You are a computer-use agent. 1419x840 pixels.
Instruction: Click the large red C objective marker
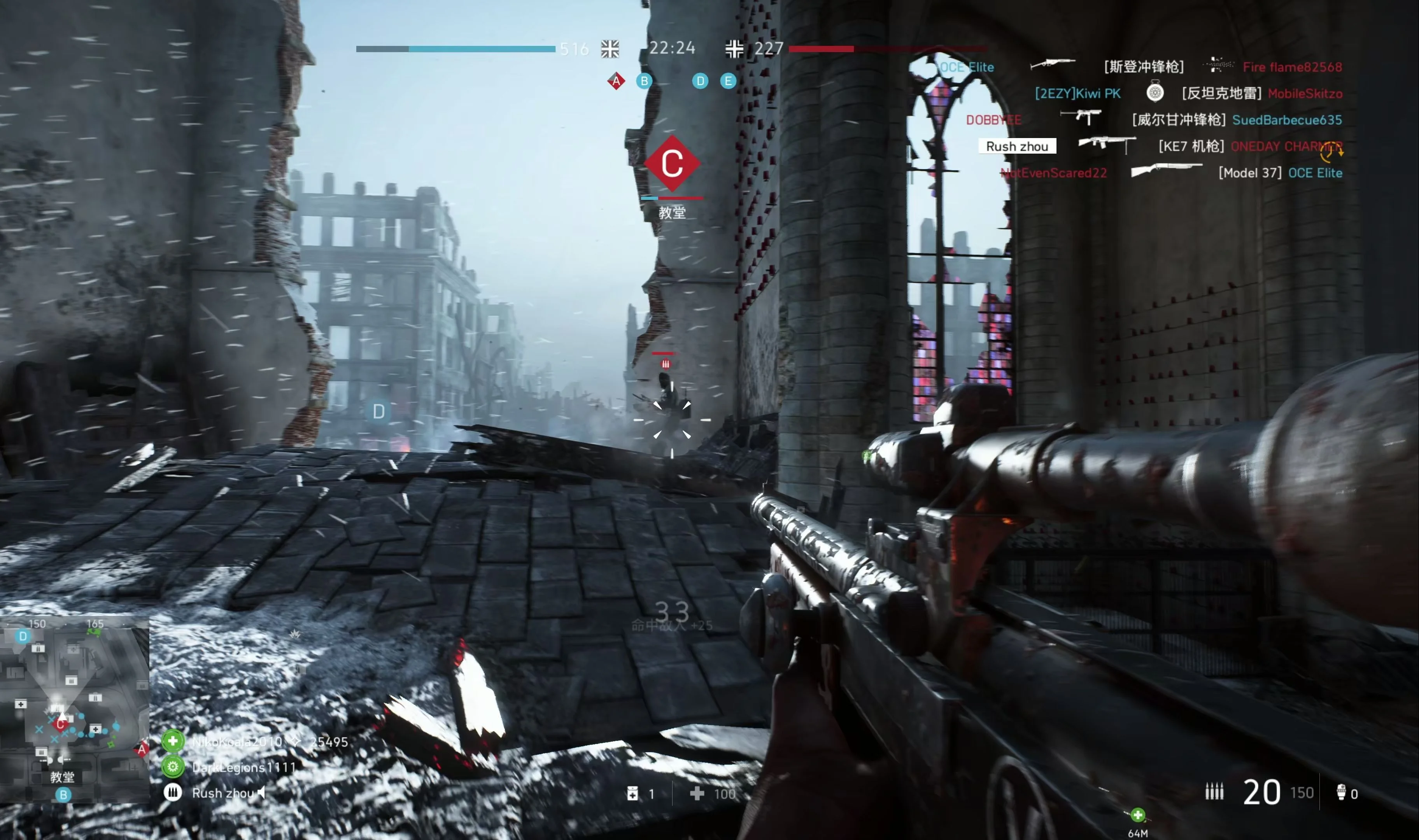[672, 164]
